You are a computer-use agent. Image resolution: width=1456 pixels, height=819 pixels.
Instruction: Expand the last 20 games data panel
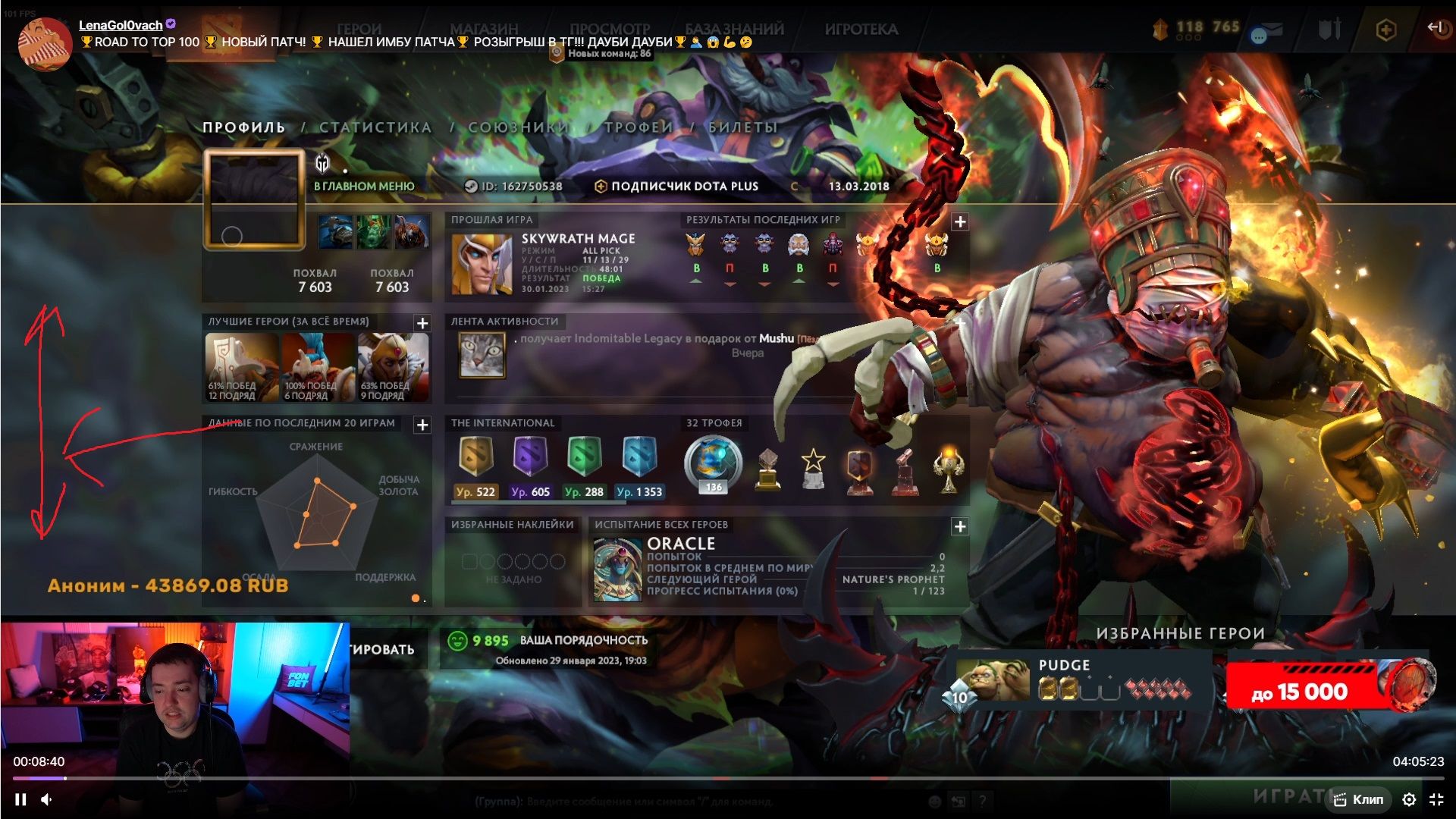click(422, 425)
